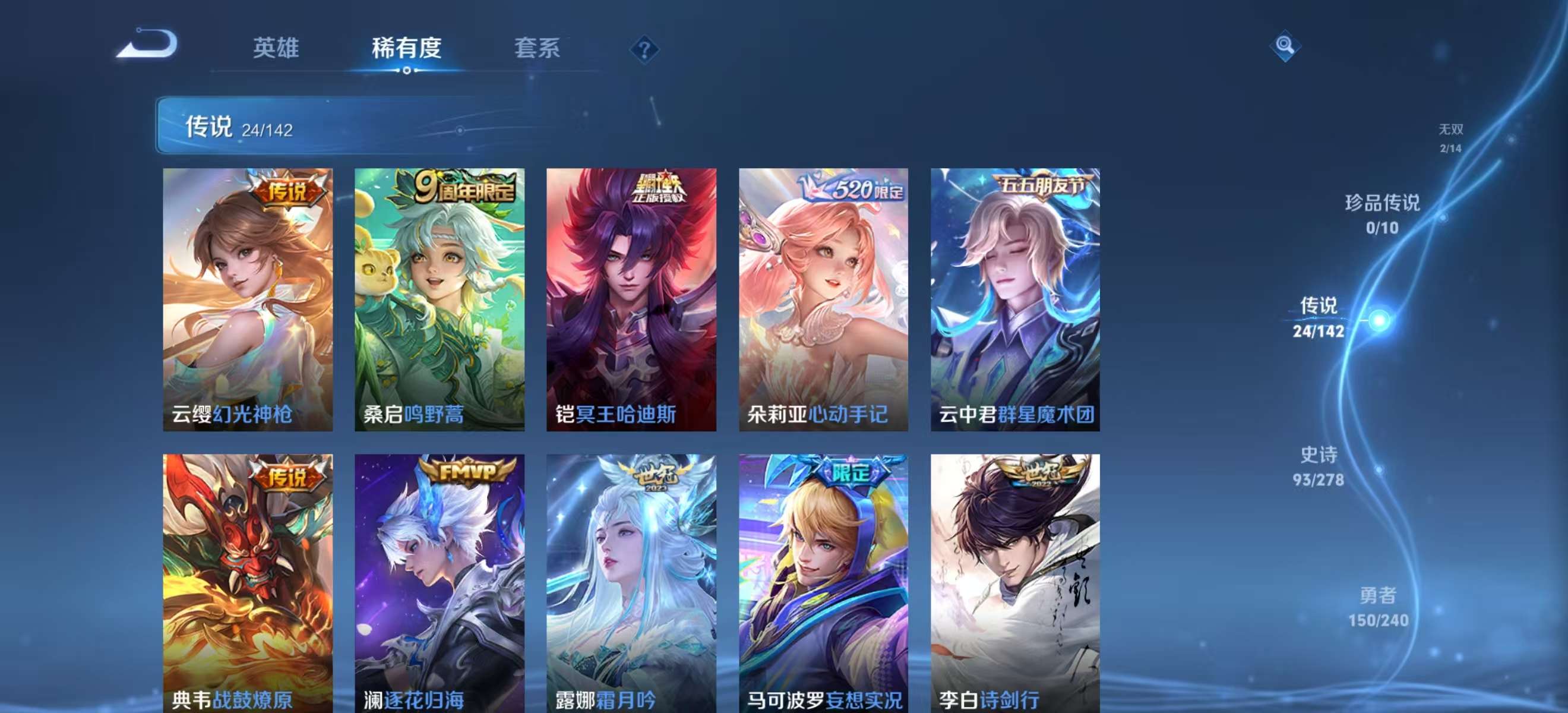Open the help question mark icon
Screen dimensions: 1568x713
[x=644, y=49]
